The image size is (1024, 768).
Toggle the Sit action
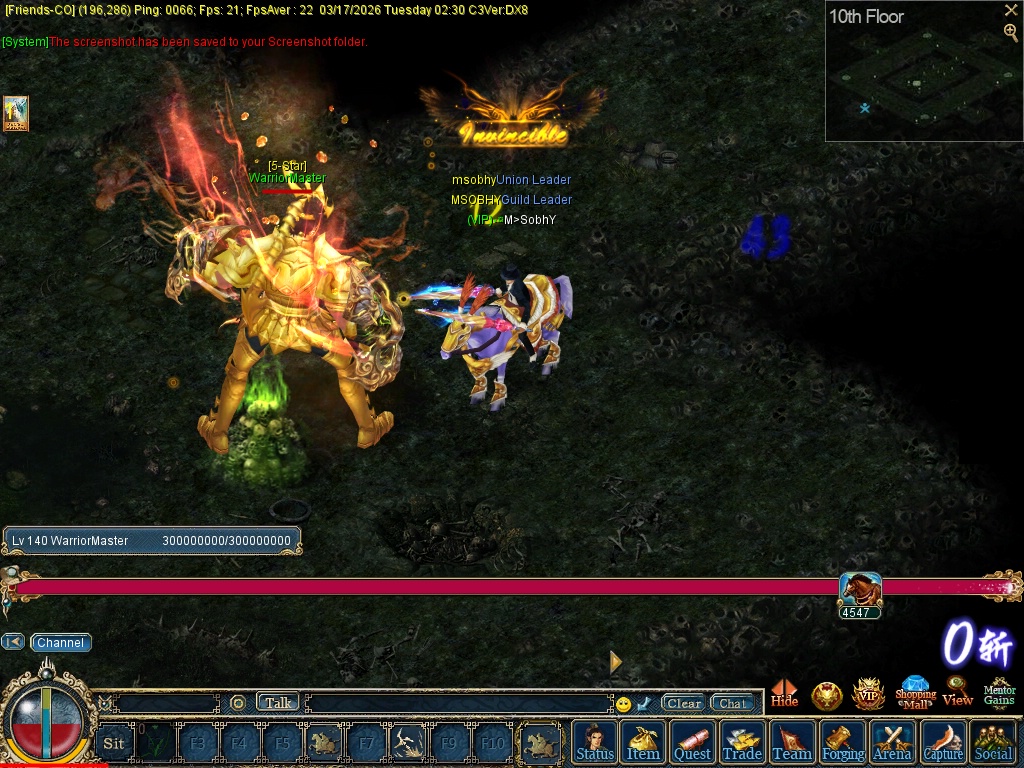pyautogui.click(x=114, y=743)
